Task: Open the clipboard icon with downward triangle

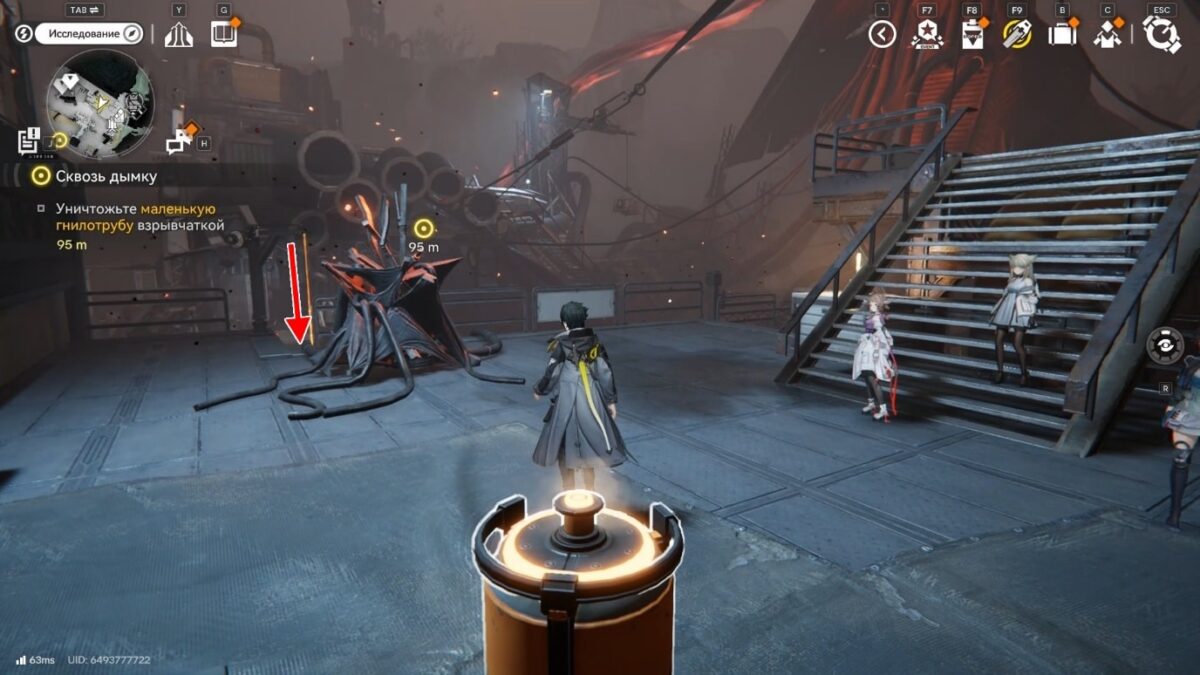Action: coord(972,35)
